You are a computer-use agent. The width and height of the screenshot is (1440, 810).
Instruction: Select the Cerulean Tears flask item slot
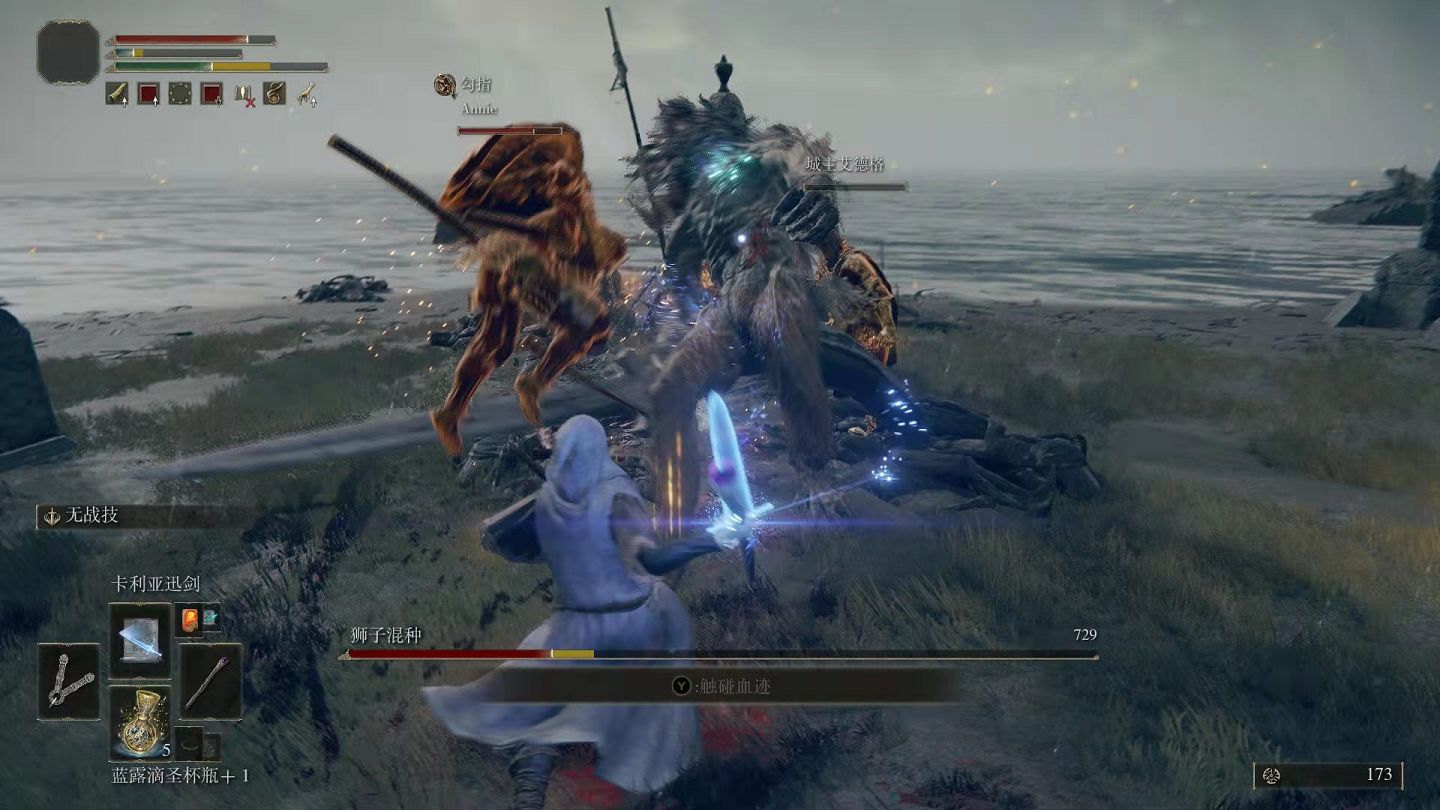pos(139,722)
